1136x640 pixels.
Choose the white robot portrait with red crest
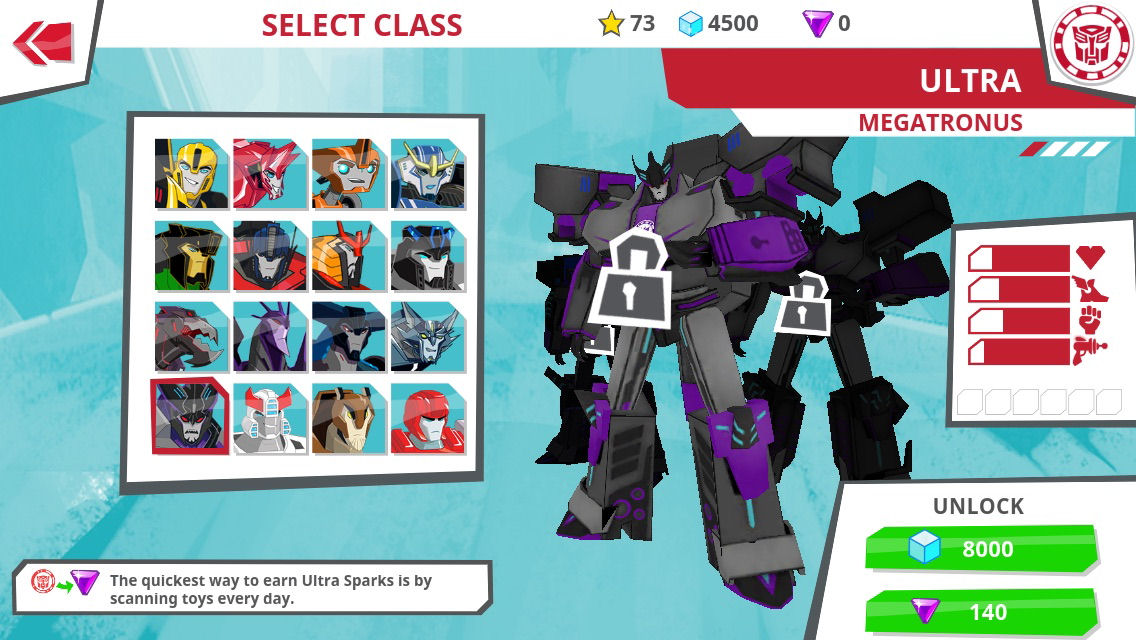[270, 418]
